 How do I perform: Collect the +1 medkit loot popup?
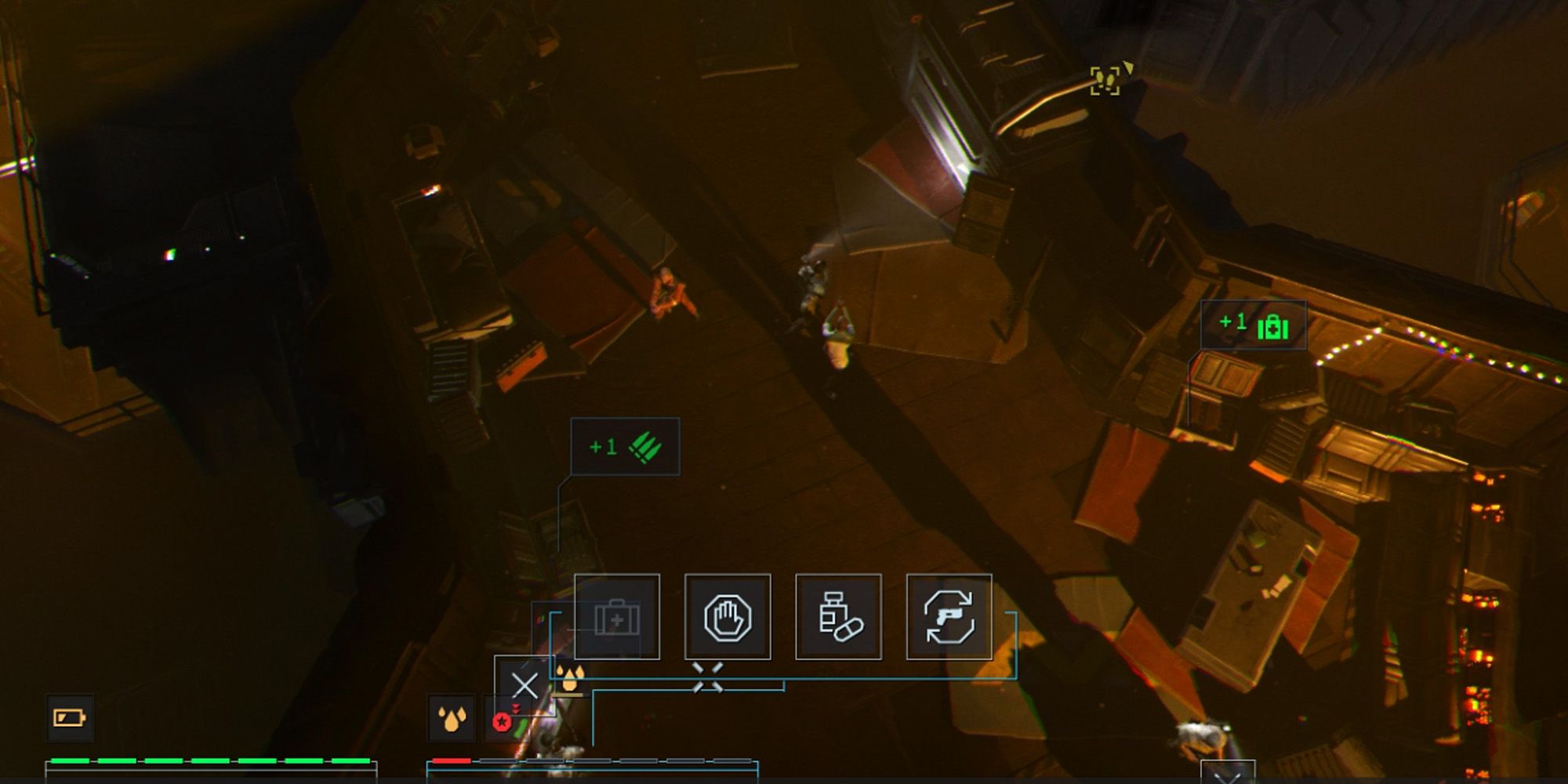click(x=1254, y=324)
